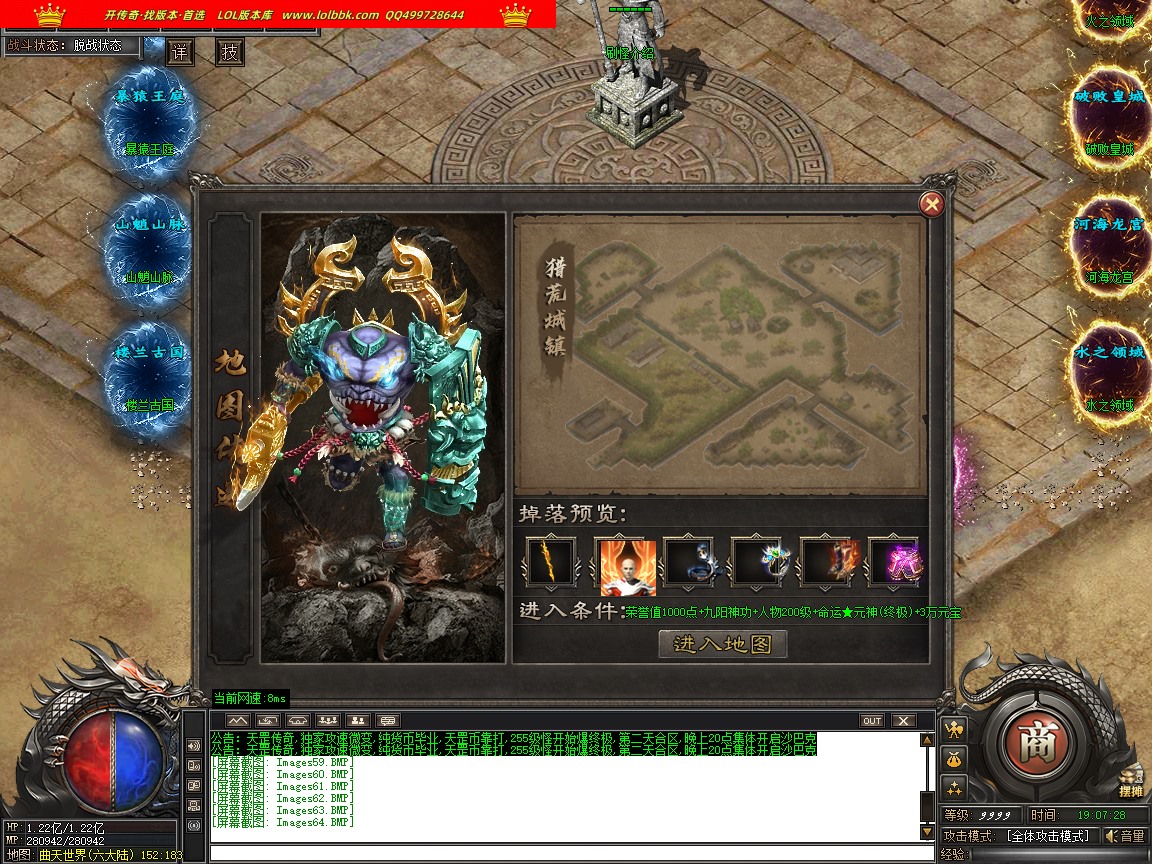
Task: Open the 技 skills button
Action: click(x=230, y=53)
